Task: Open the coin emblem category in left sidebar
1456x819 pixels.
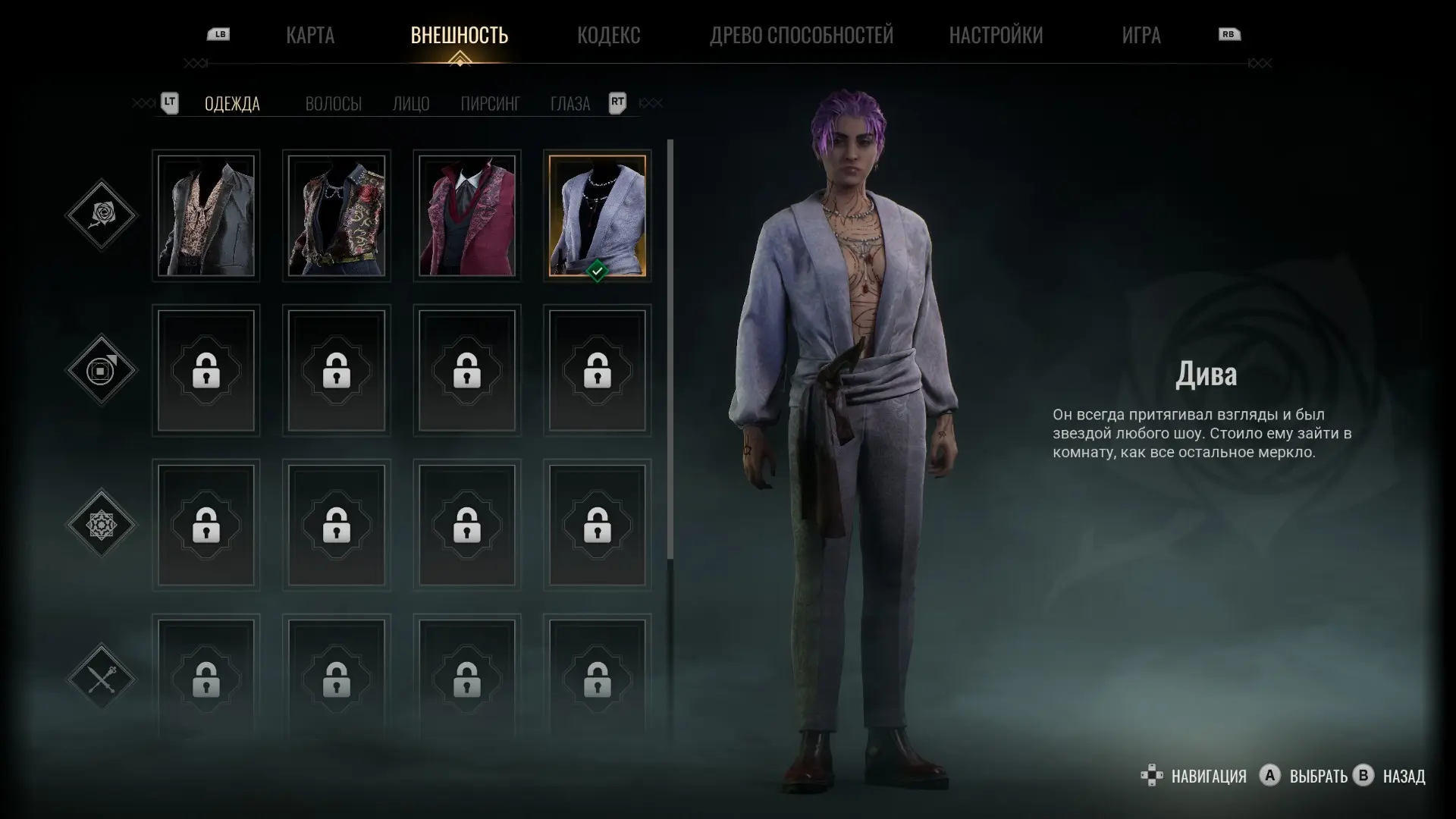Action: pyautogui.click(x=101, y=372)
